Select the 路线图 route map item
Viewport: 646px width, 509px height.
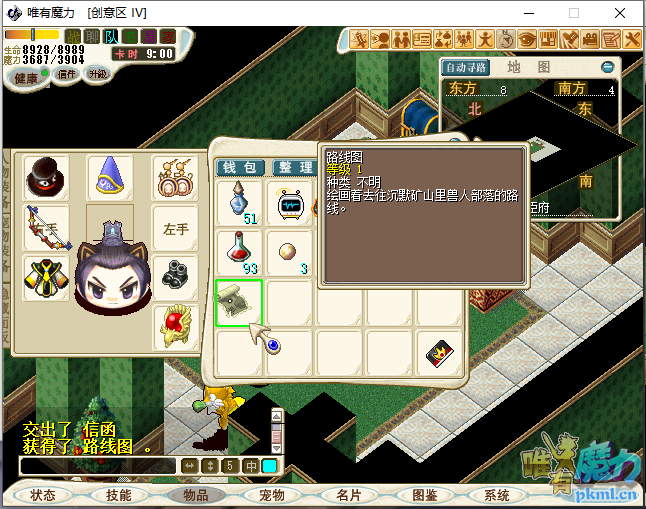(x=240, y=303)
